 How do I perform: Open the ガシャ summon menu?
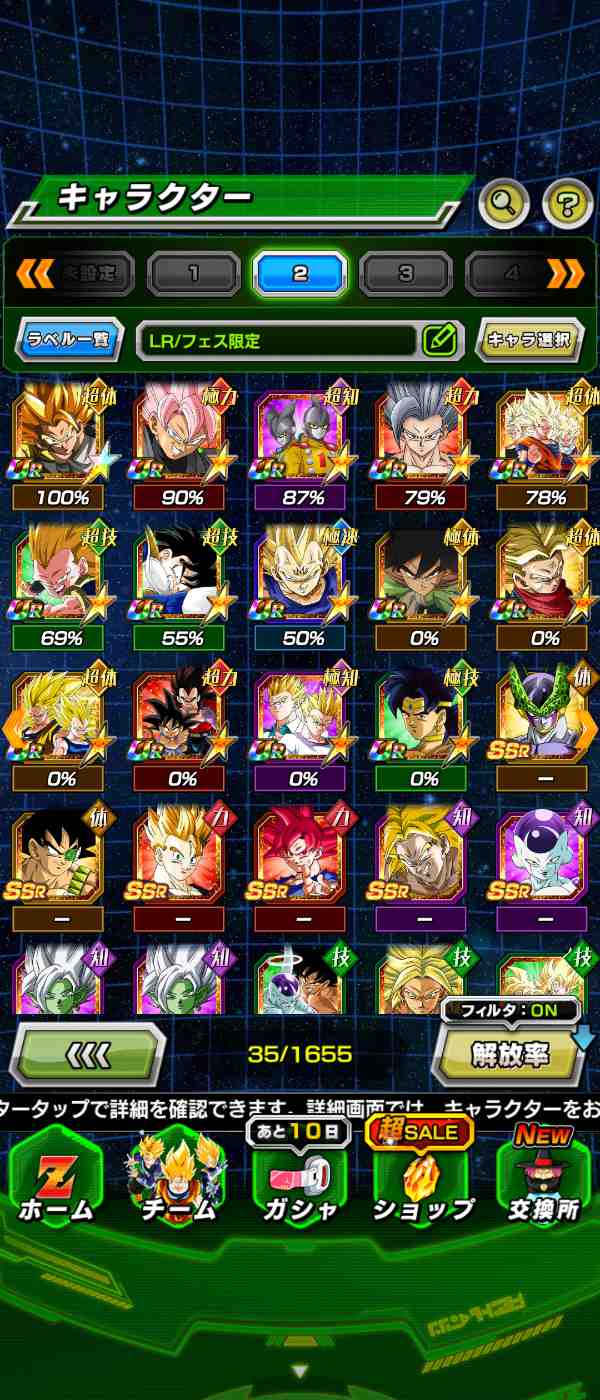pos(298,1180)
